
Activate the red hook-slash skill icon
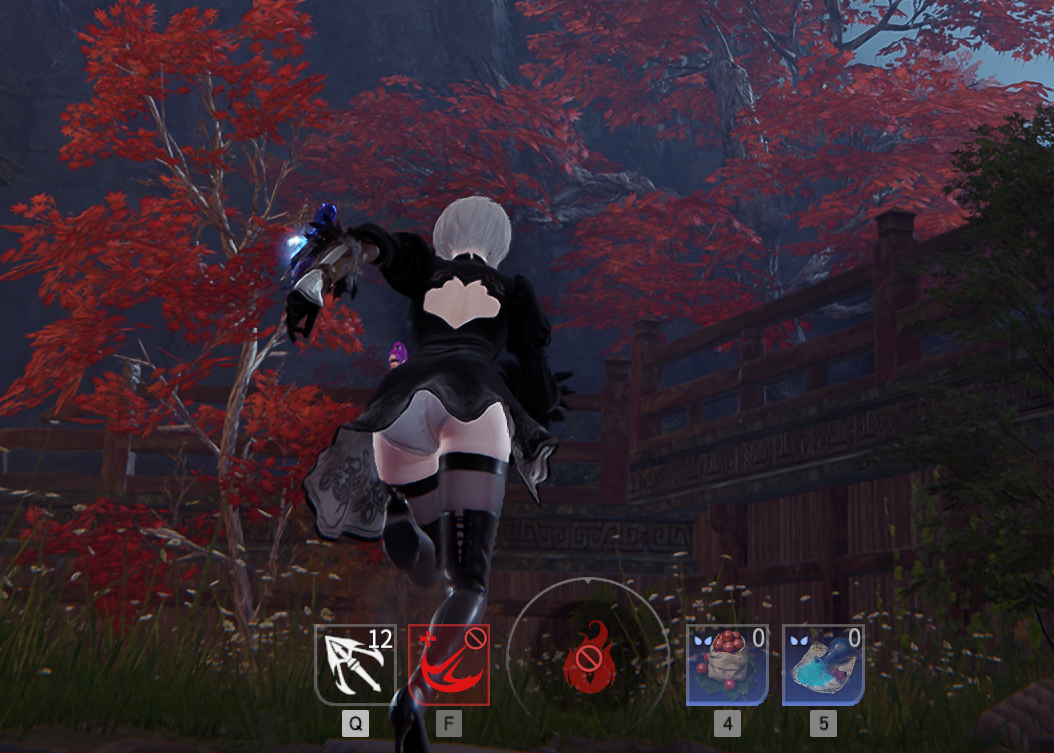tap(449, 665)
